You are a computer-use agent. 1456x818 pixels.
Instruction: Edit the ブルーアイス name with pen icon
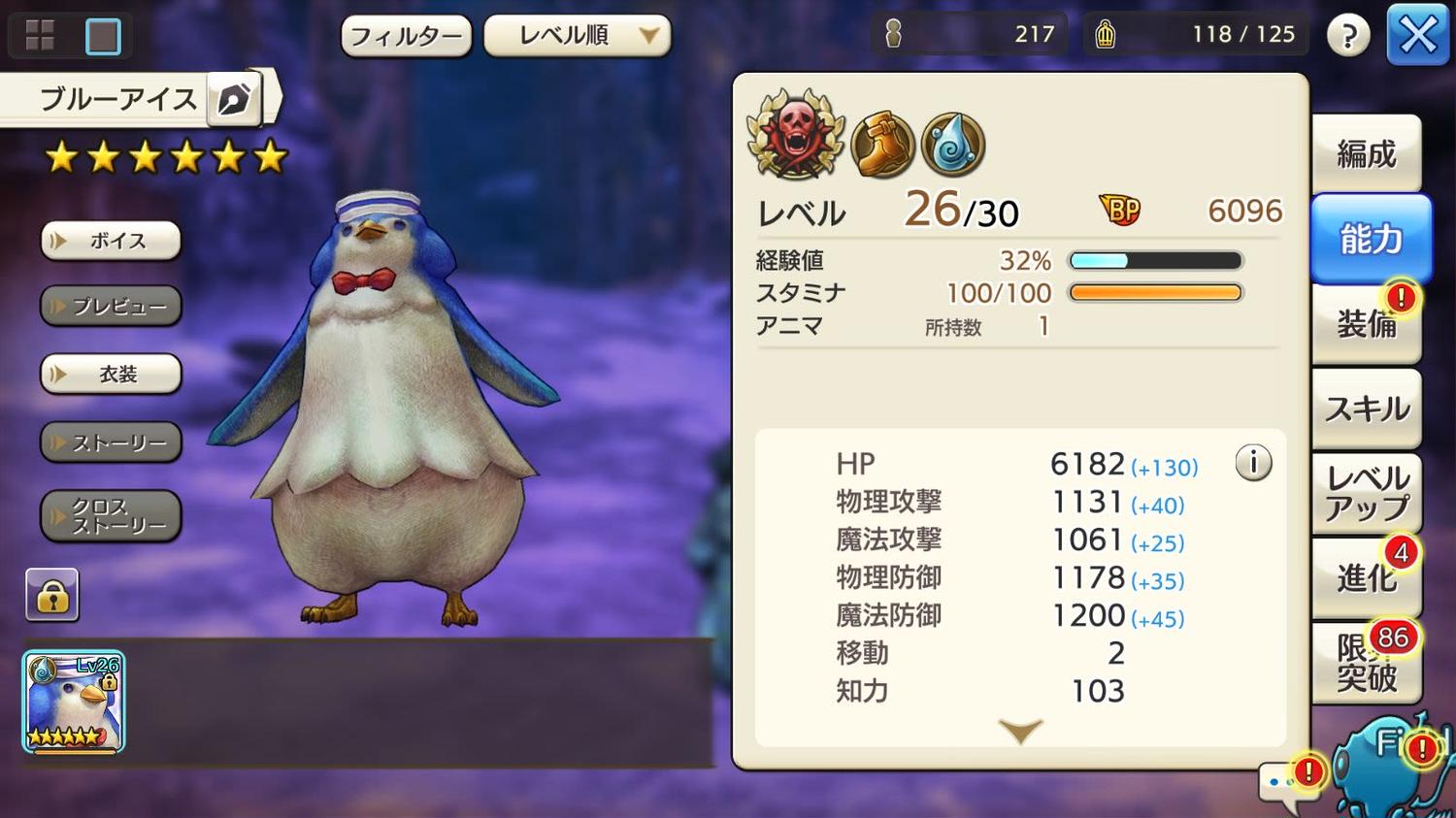pyautogui.click(x=234, y=99)
